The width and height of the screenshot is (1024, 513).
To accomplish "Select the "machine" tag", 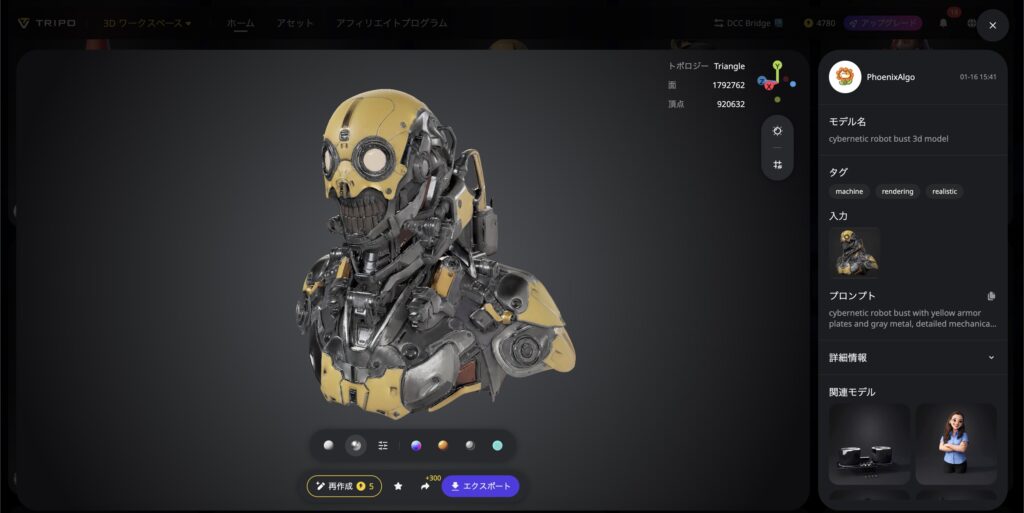I will [x=849, y=191].
